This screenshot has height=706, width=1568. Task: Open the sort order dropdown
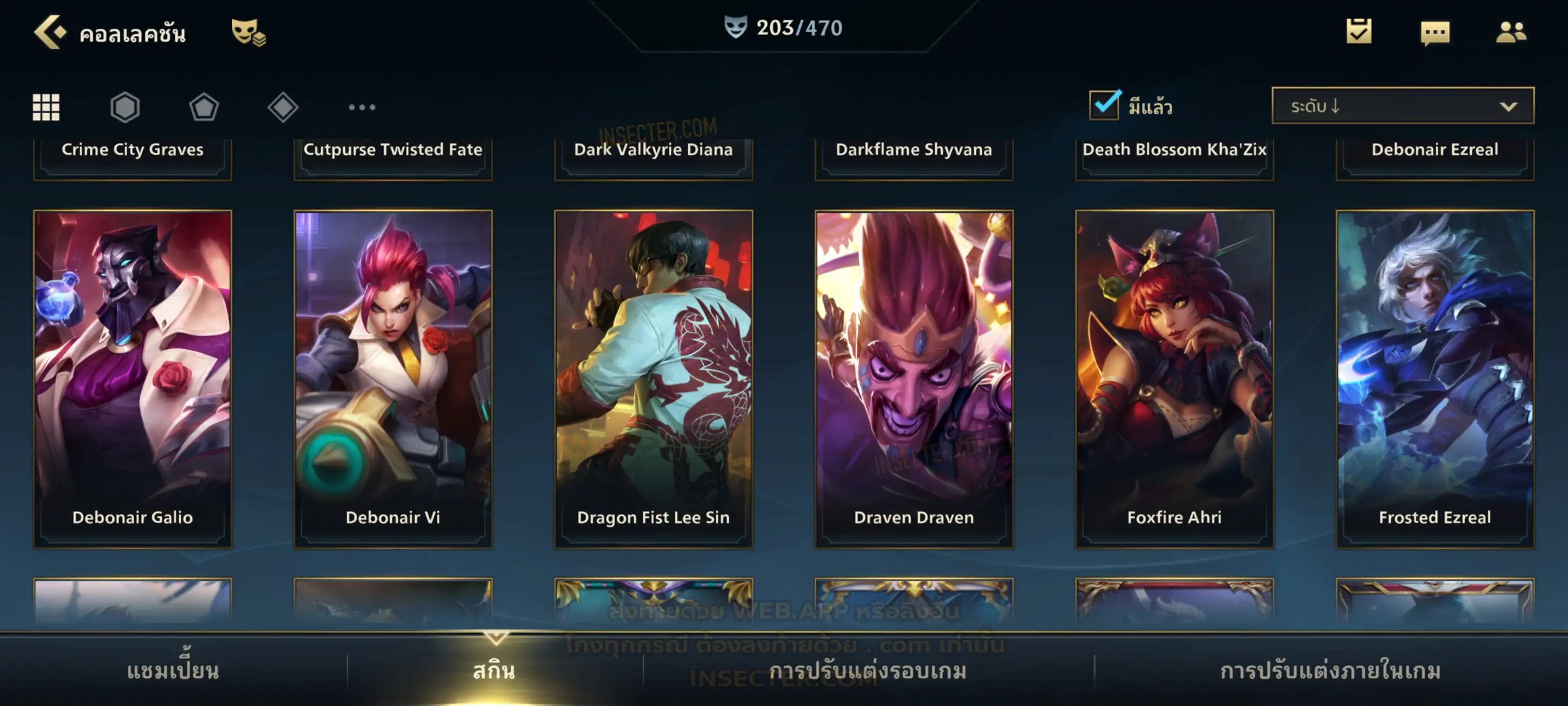click(x=1402, y=106)
